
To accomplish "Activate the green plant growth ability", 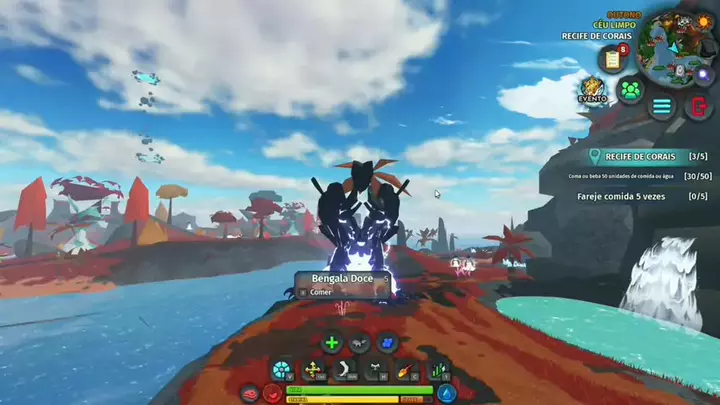I will [438, 371].
